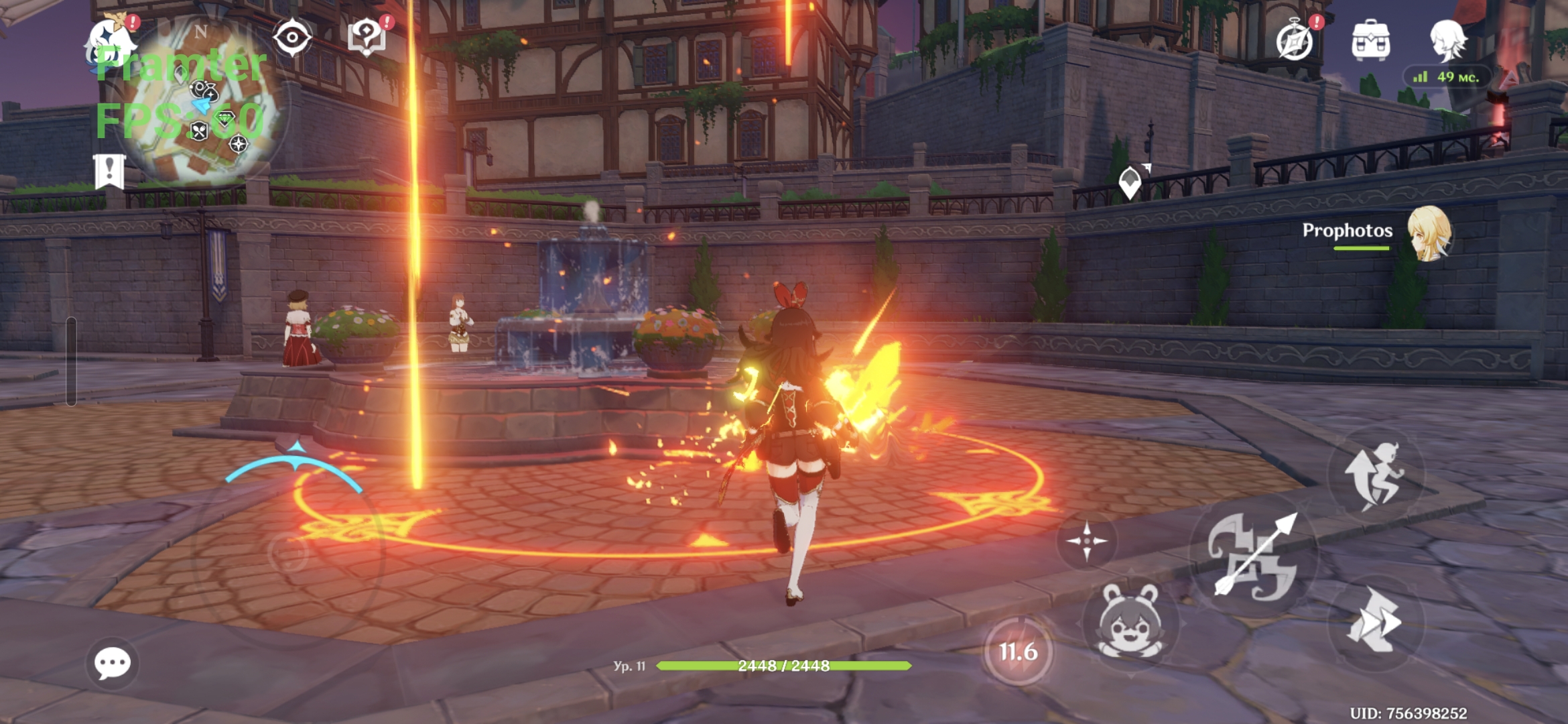Tap elemental burst on 11.6 cooldown
The image size is (1568, 724).
[x=1017, y=652]
